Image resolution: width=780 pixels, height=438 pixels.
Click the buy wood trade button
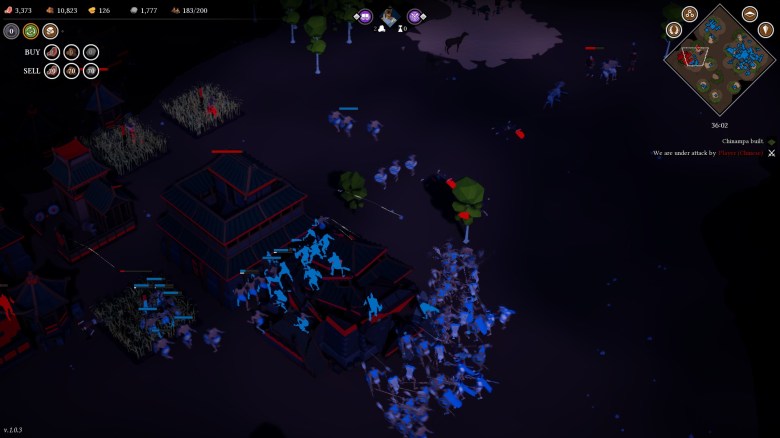(71, 52)
